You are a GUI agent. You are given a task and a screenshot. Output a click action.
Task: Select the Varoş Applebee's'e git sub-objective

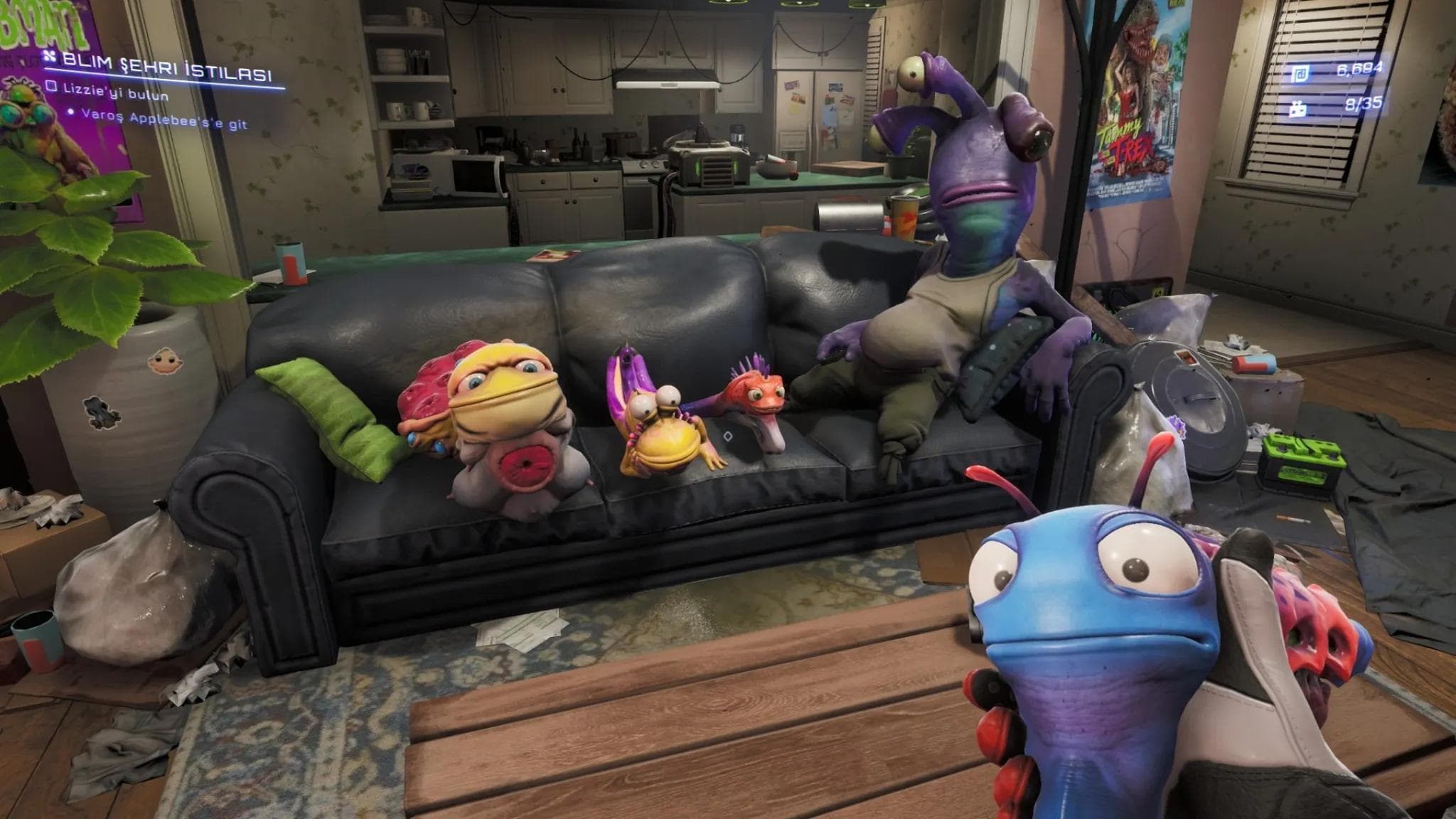(164, 118)
